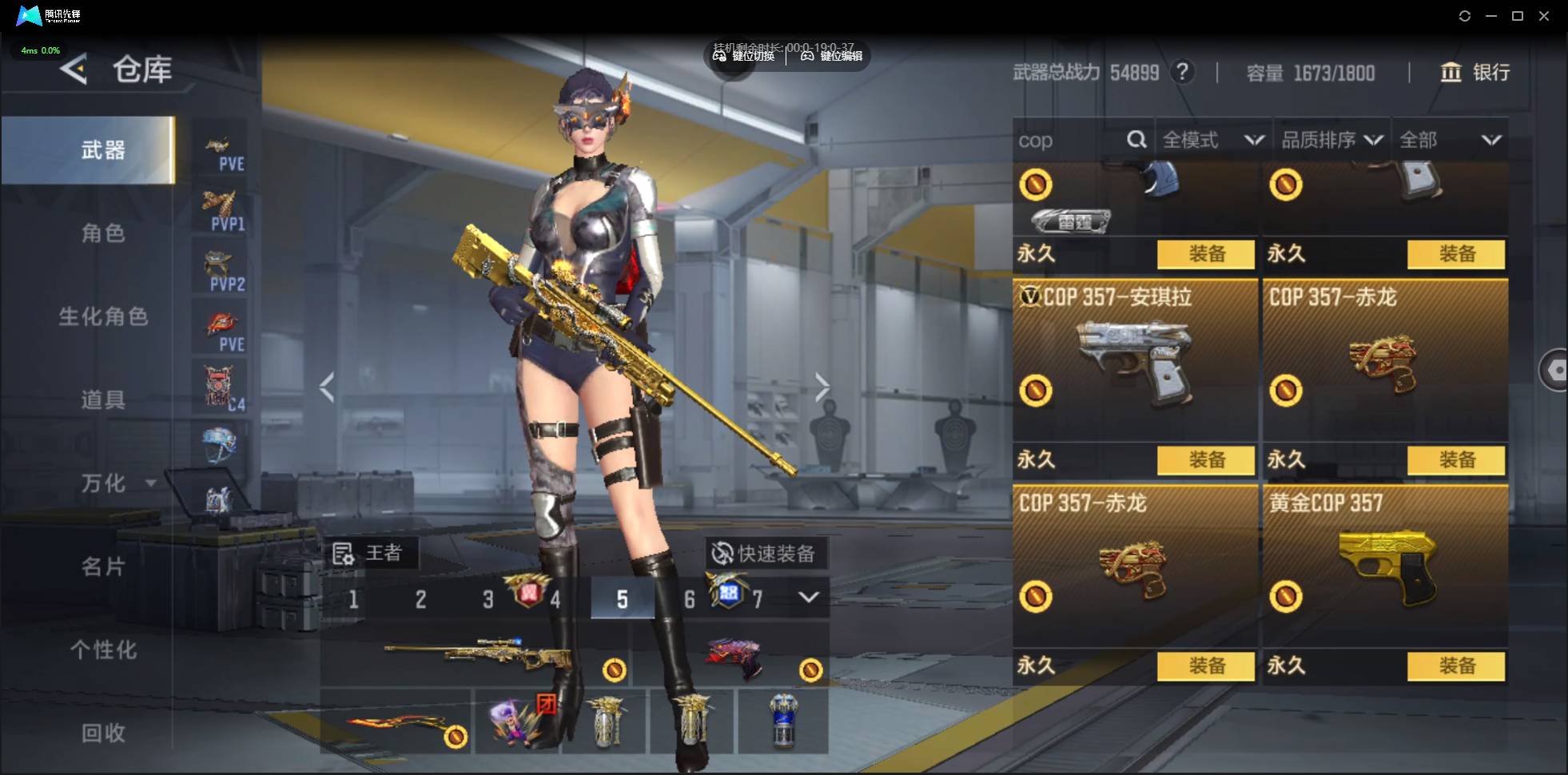Open the 银行 bank

1475,73
